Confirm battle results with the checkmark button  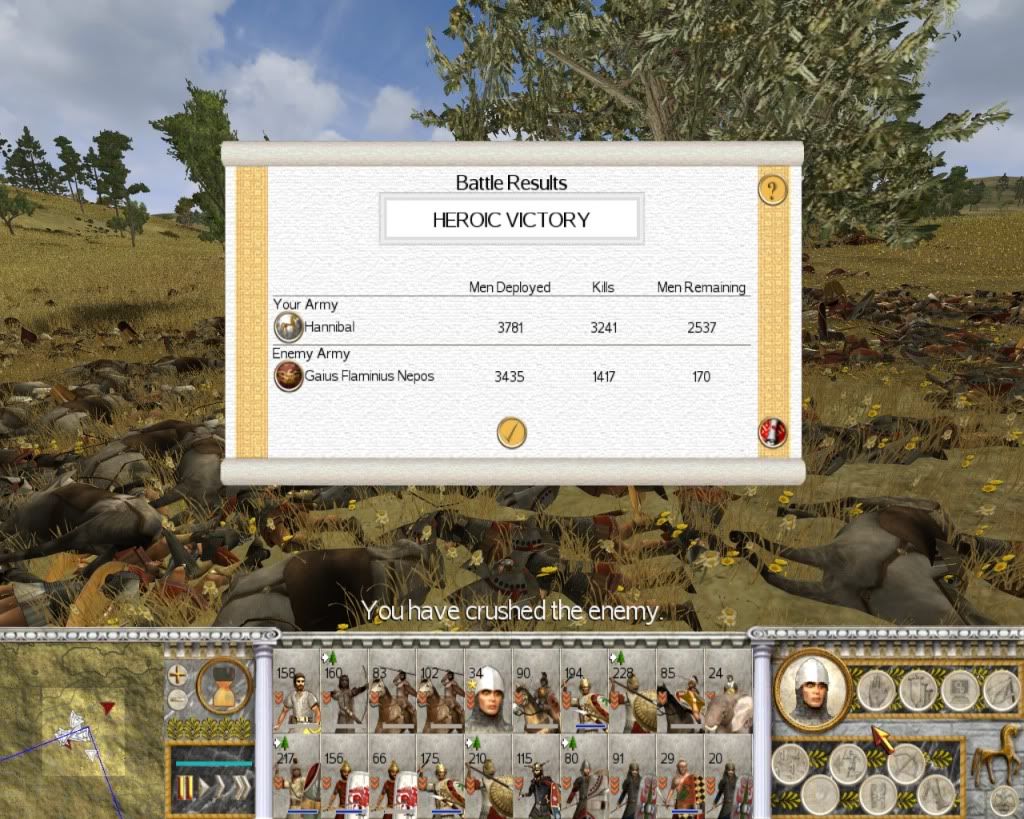coord(511,433)
